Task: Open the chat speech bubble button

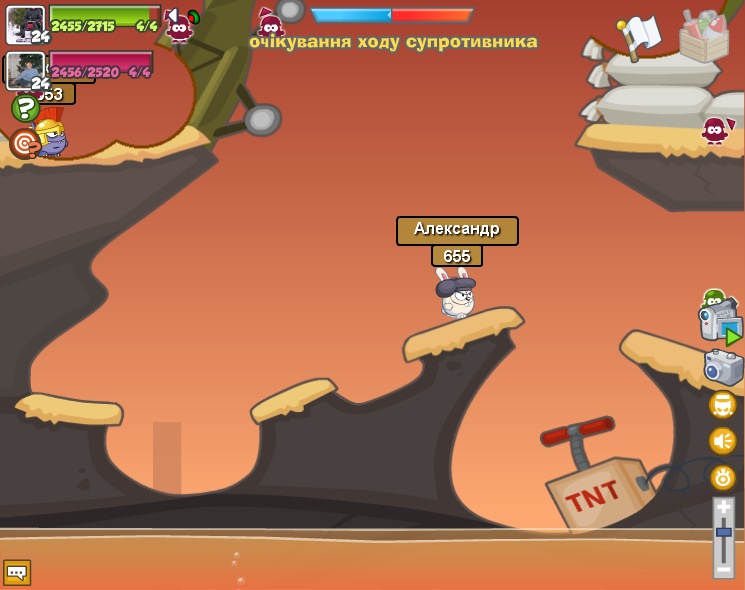Action: click(17, 572)
